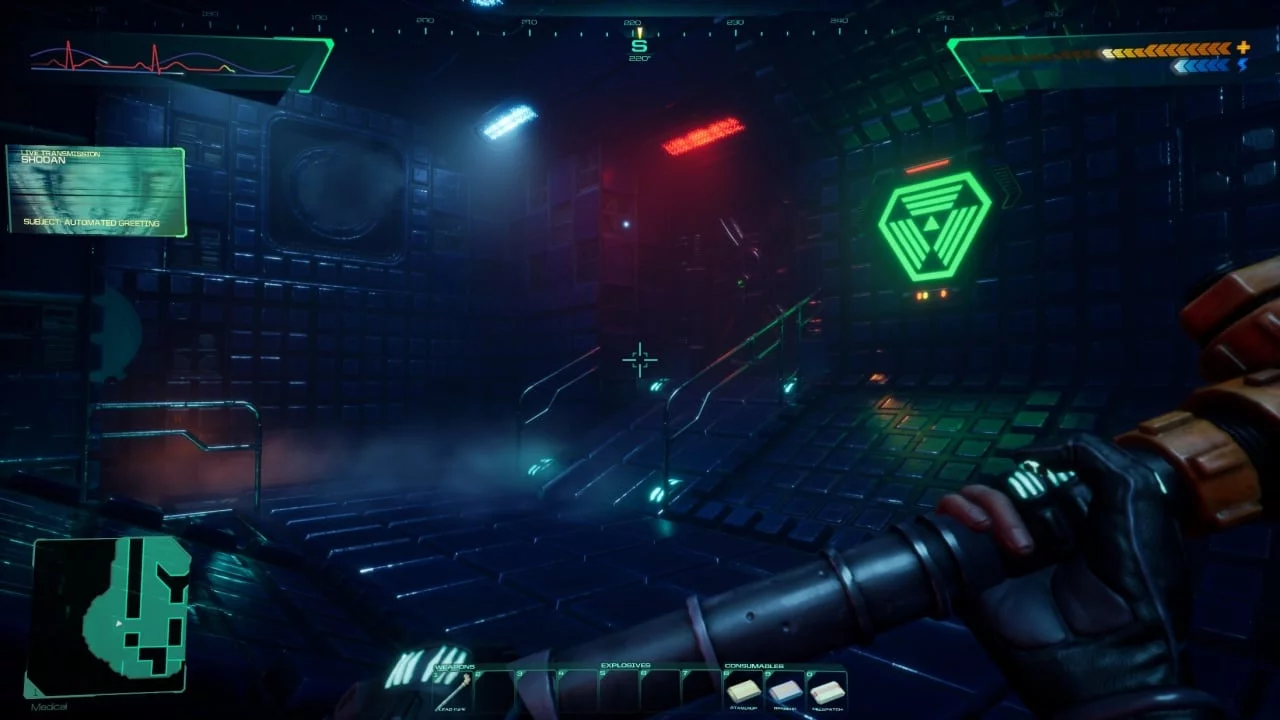The height and width of the screenshot is (720, 1280).
Task: Use the Staminup consumable slot
Action: coord(744,690)
